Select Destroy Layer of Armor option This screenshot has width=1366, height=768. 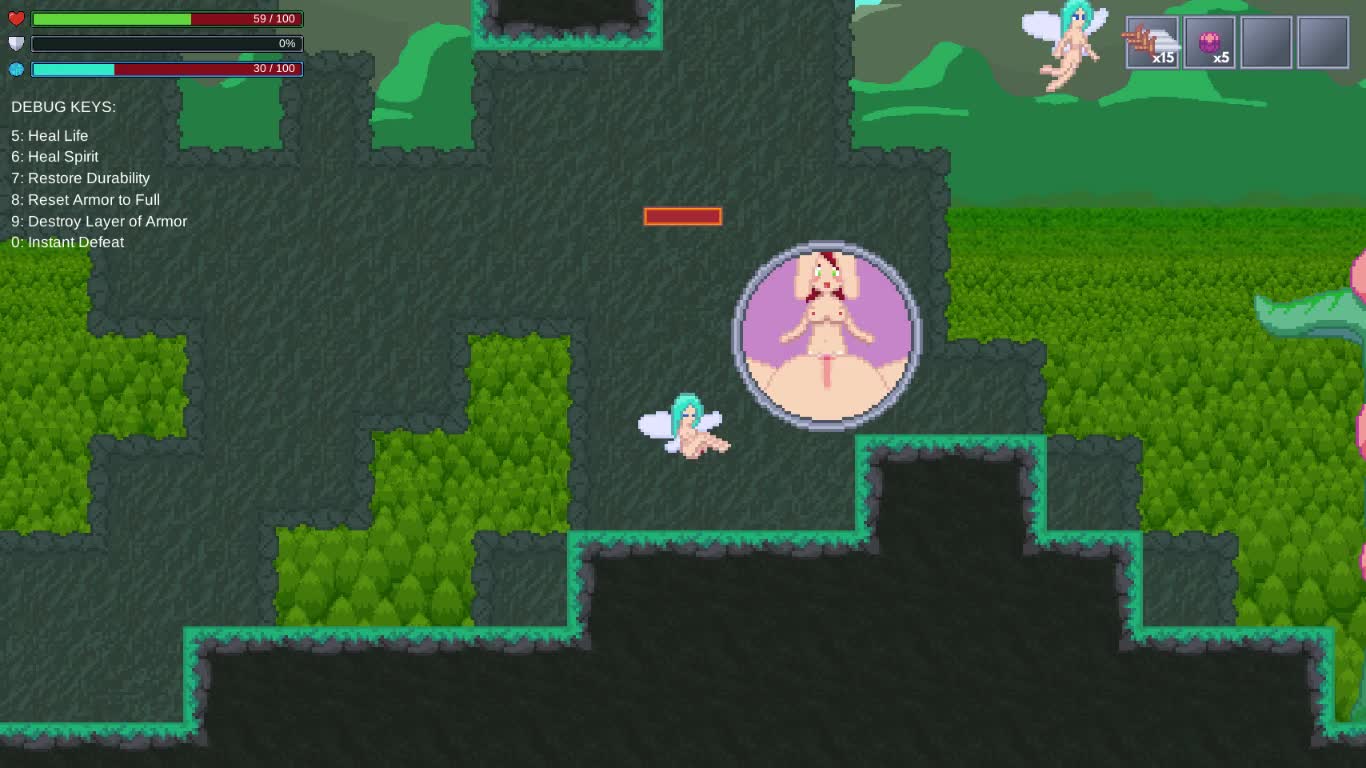click(98, 221)
